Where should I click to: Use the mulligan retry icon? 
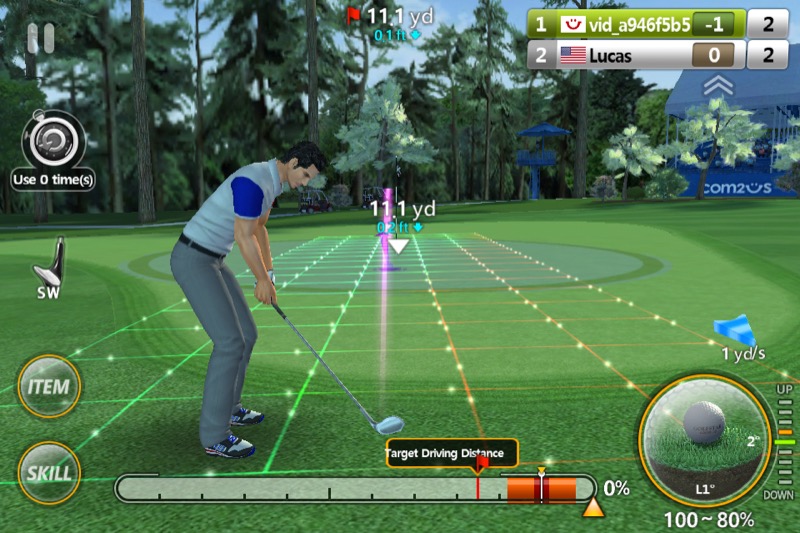[53, 144]
